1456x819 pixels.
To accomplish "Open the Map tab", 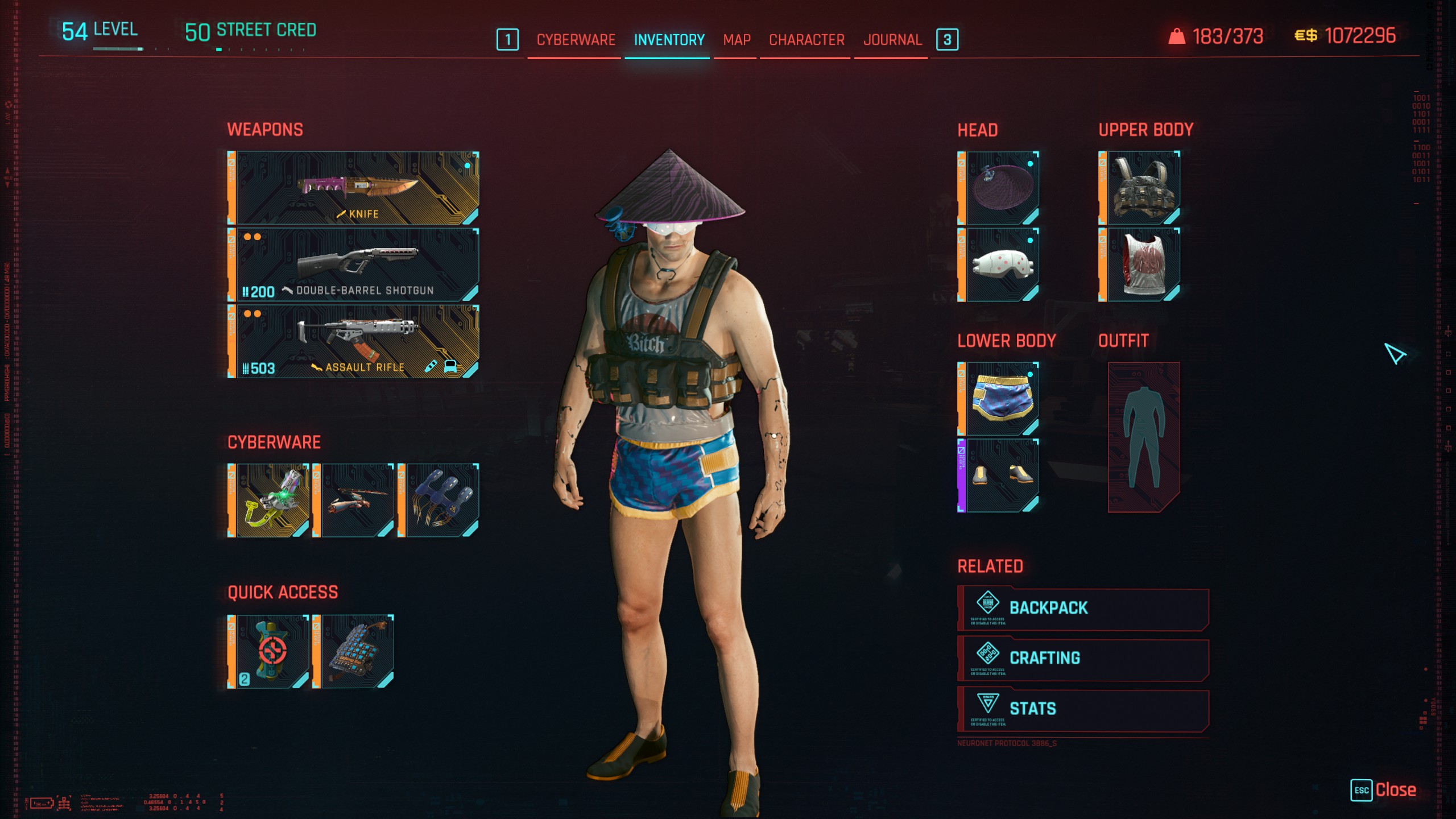I will [737, 40].
